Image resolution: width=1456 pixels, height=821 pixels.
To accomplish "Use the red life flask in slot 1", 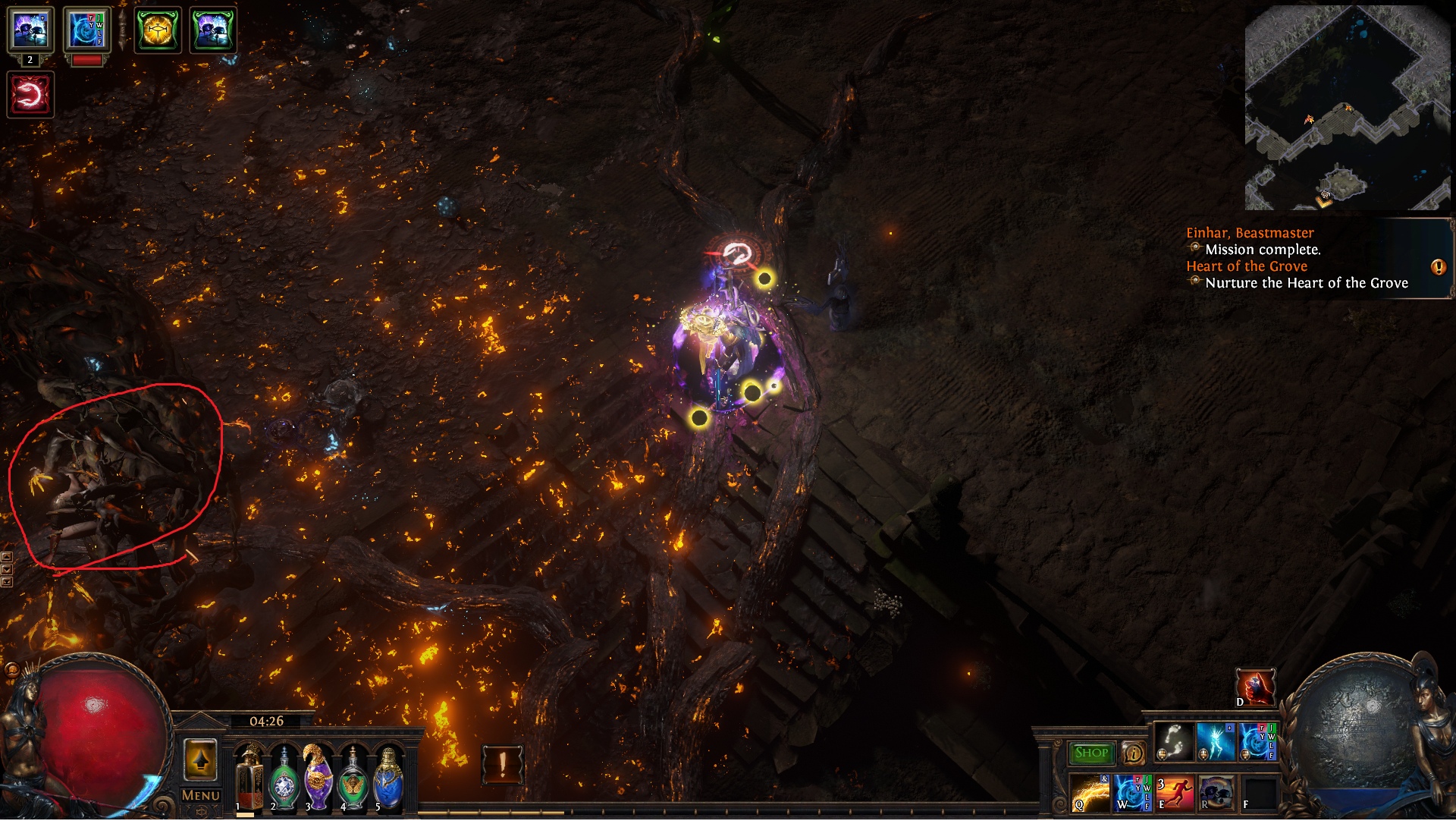I will click(248, 776).
